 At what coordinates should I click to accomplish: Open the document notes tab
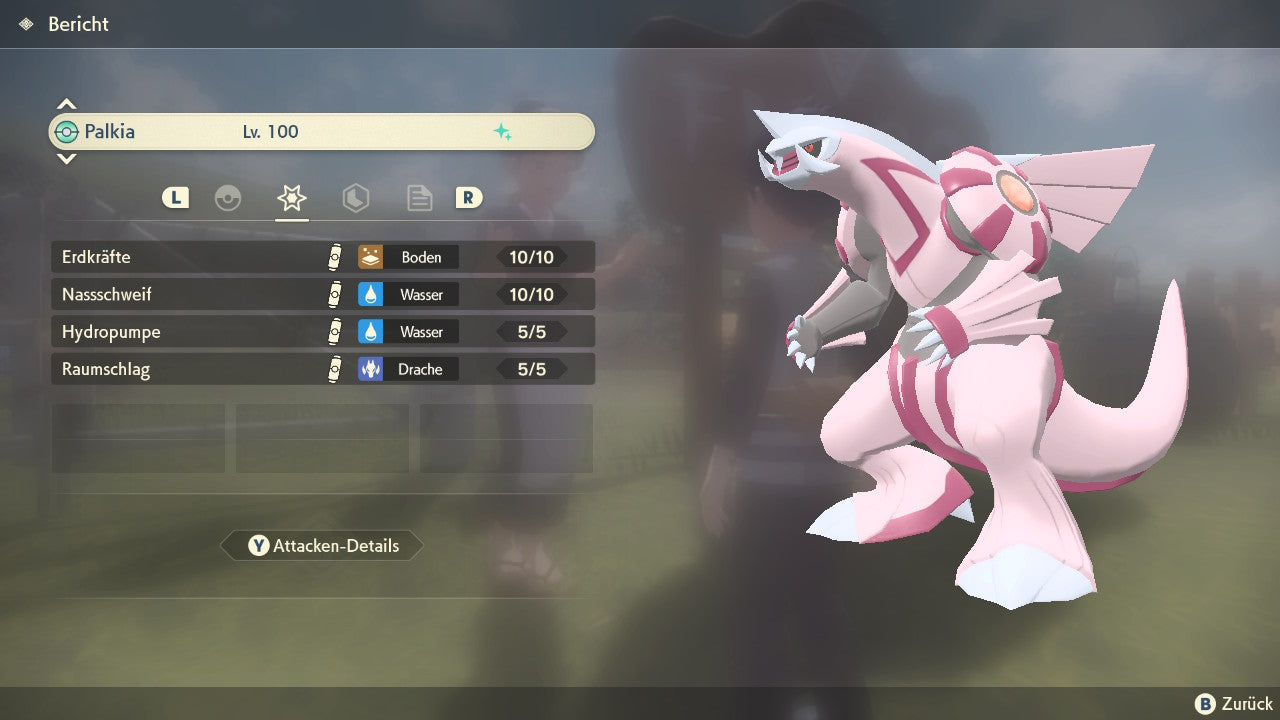pos(419,198)
